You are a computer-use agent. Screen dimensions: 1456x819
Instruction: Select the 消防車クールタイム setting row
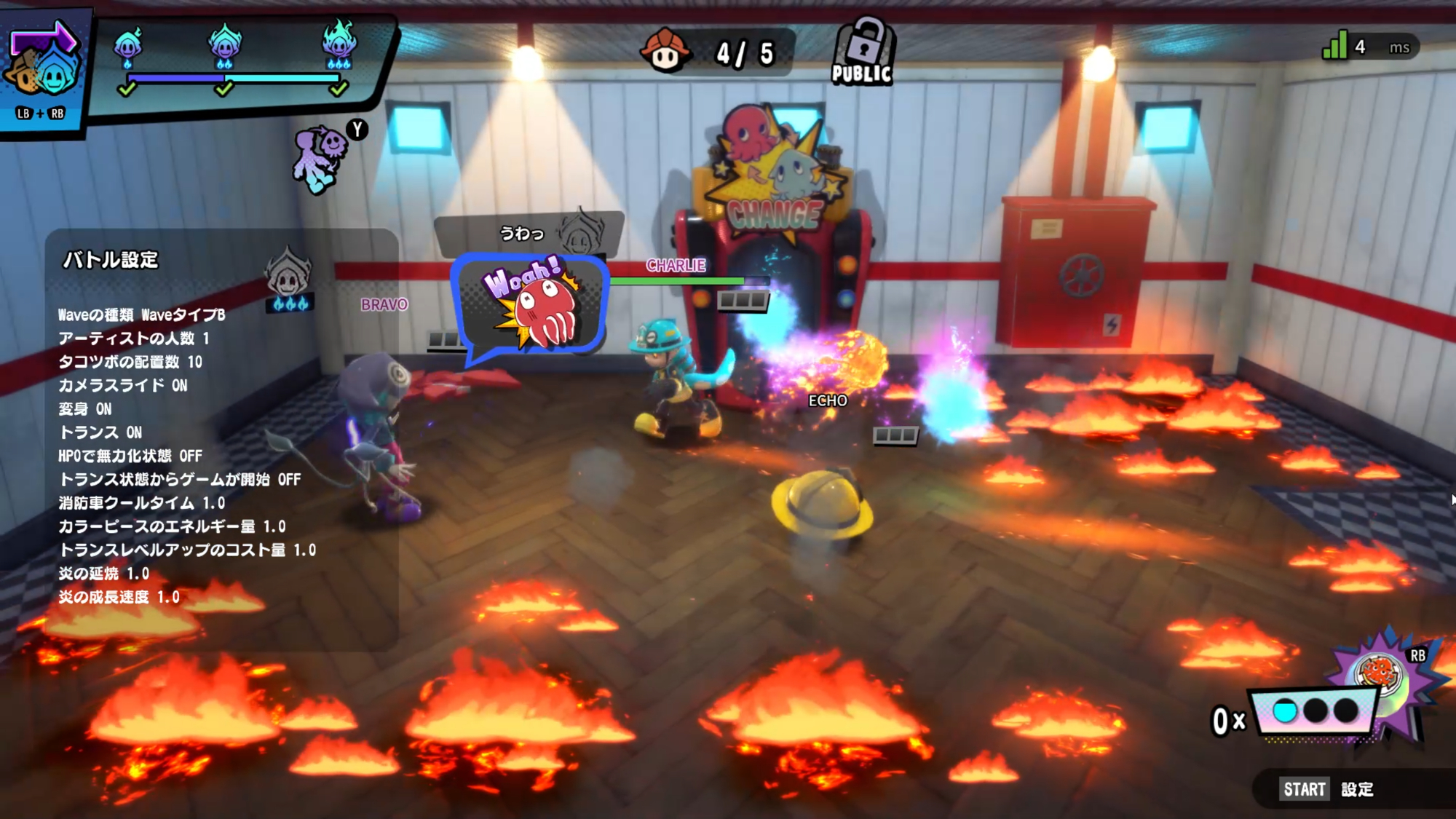coord(142,503)
